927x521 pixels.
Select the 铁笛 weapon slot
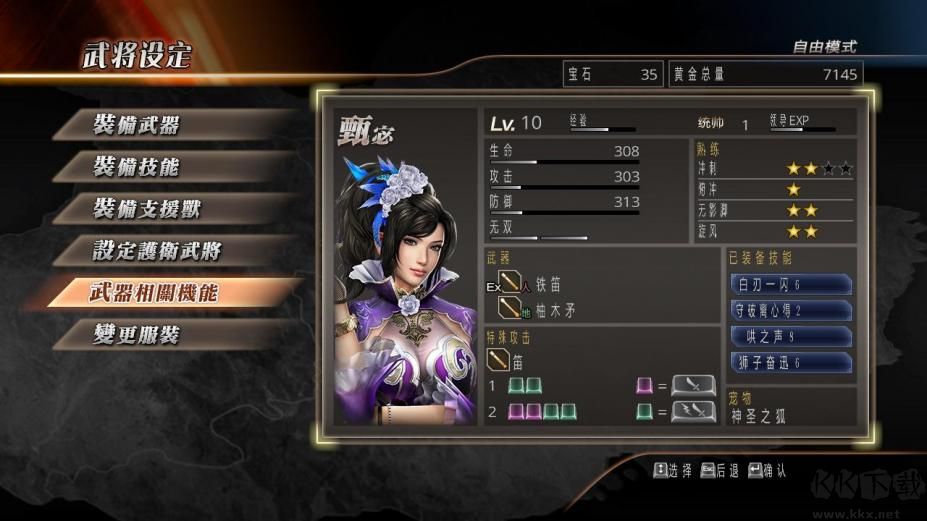pyautogui.click(x=550, y=285)
